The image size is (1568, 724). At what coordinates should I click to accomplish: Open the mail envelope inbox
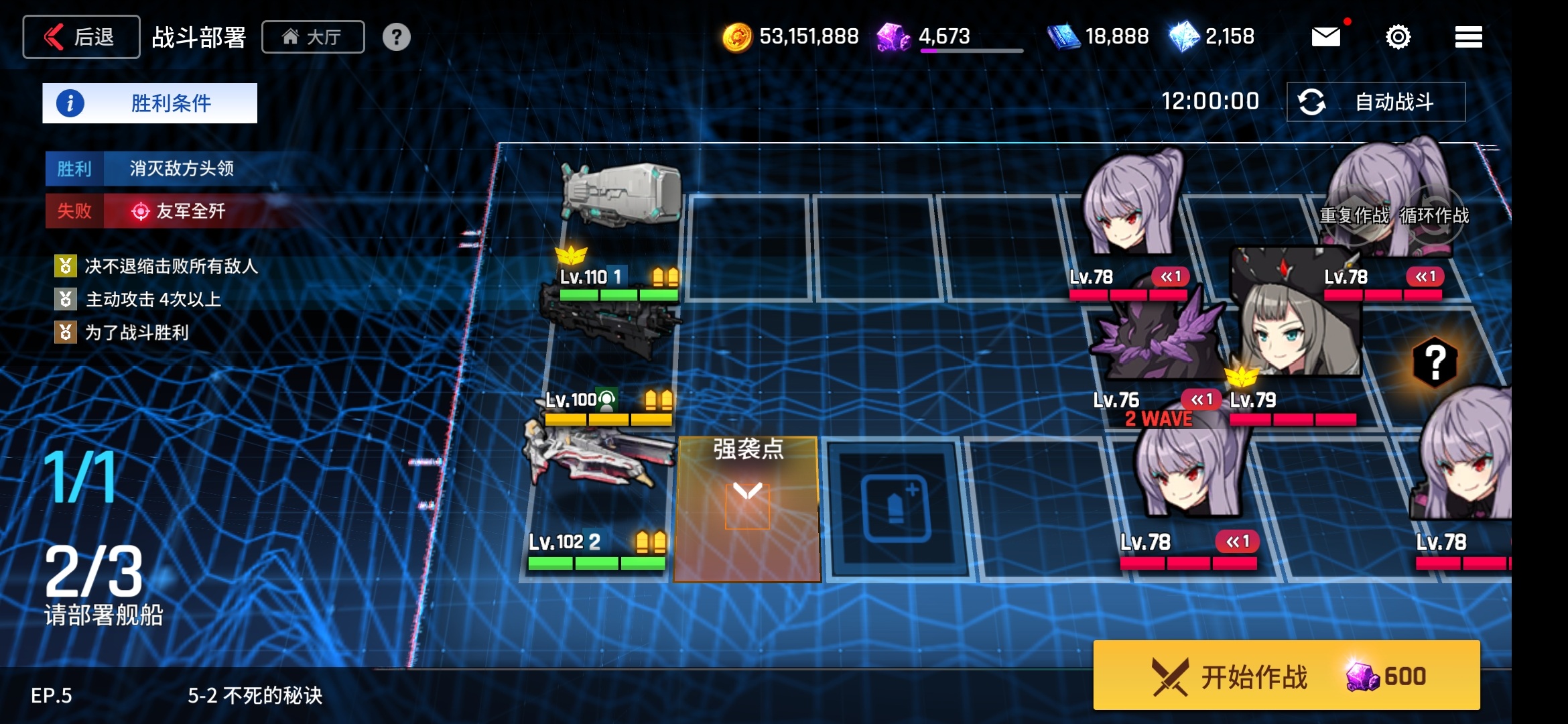[x=1325, y=37]
